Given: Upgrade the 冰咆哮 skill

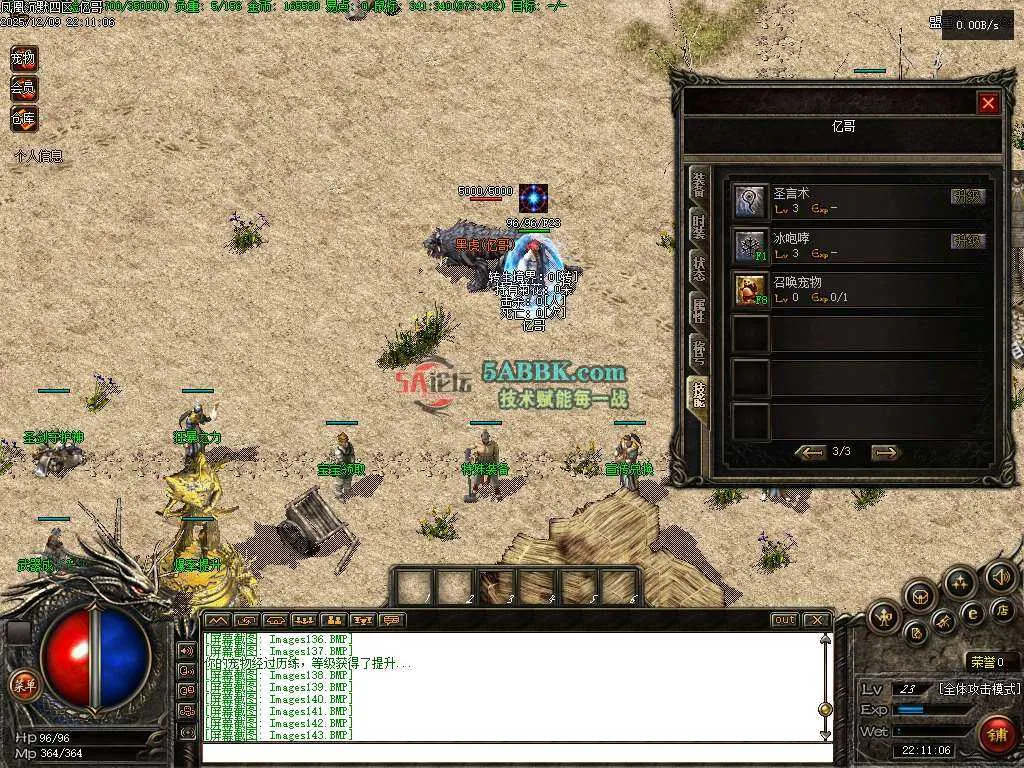Looking at the screenshot, I should (x=967, y=241).
